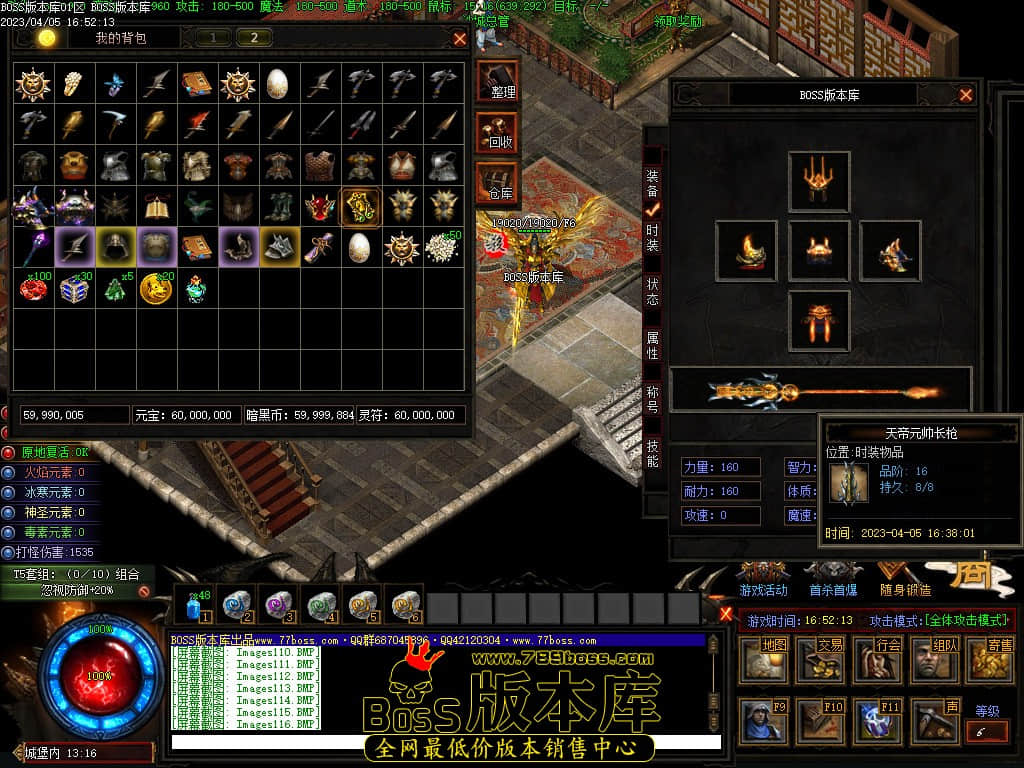Select the red gems stack x100
Screen dimensions: 1024x768
(34, 288)
